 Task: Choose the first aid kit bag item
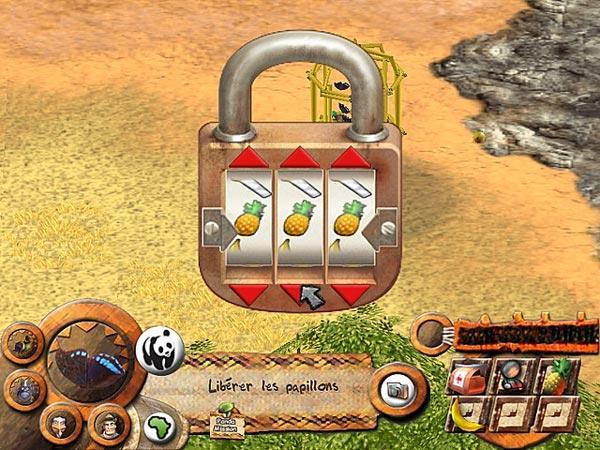[x=468, y=377]
